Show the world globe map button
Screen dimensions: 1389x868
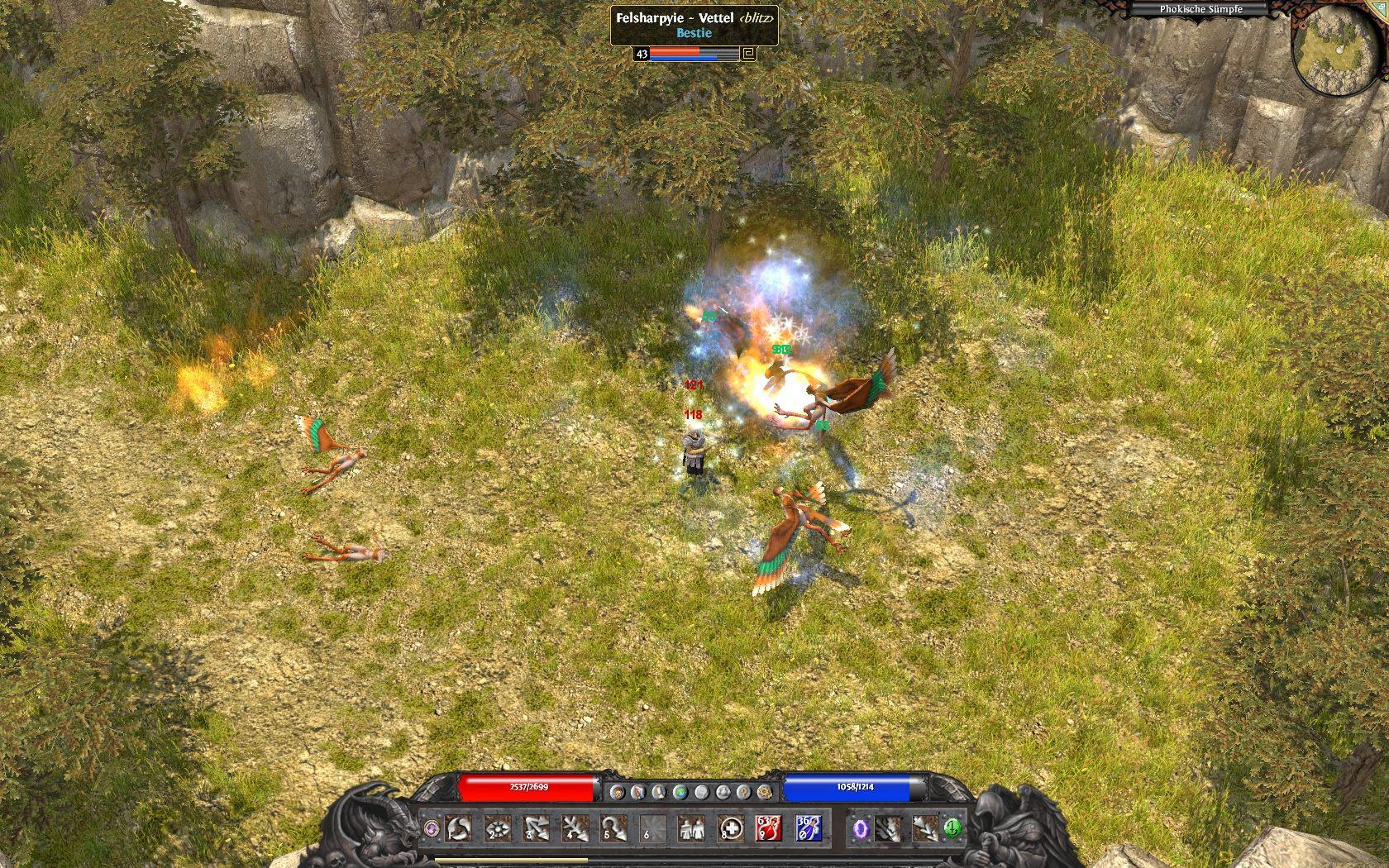[x=680, y=792]
